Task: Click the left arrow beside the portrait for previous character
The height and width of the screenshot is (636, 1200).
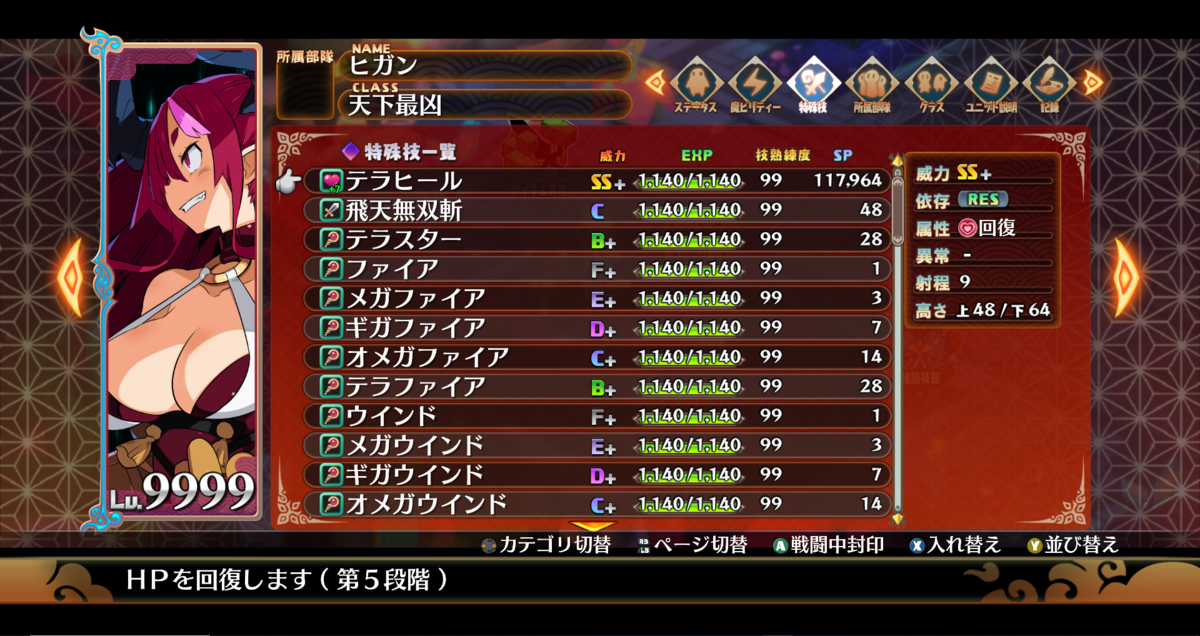Action: 71,277
